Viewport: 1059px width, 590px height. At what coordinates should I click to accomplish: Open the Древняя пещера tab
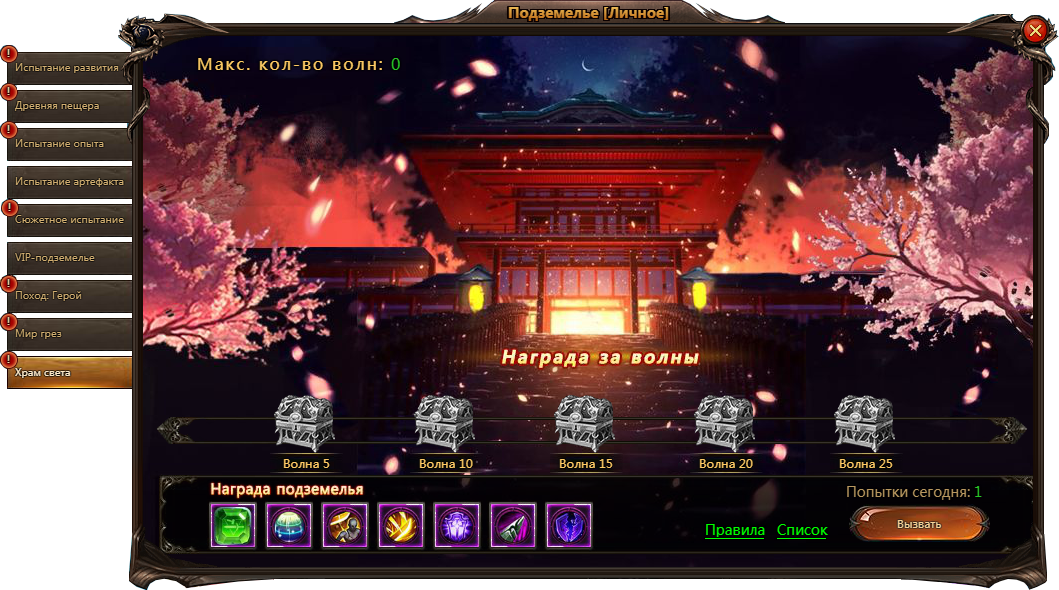69,106
